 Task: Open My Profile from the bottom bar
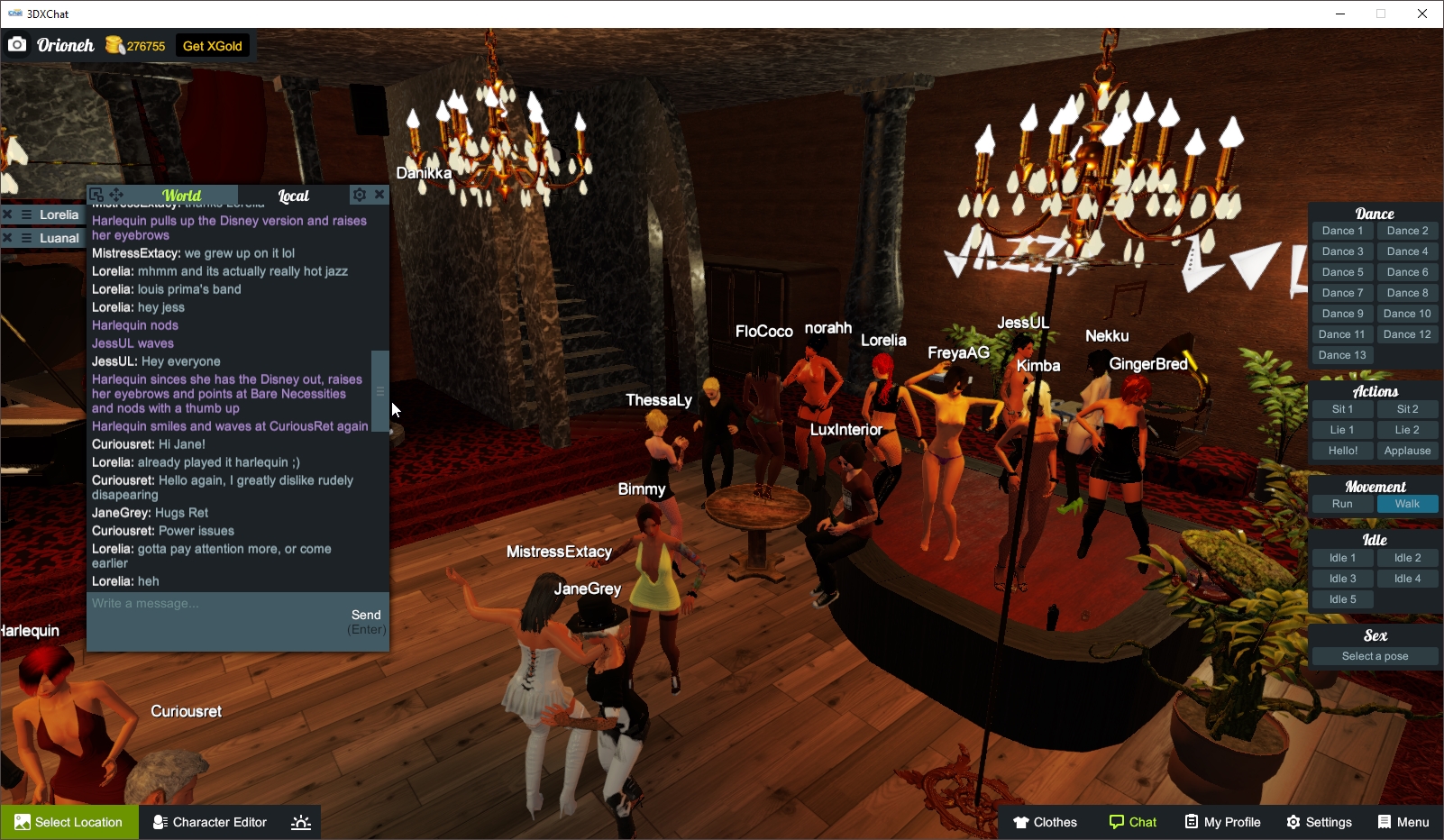[1222, 822]
